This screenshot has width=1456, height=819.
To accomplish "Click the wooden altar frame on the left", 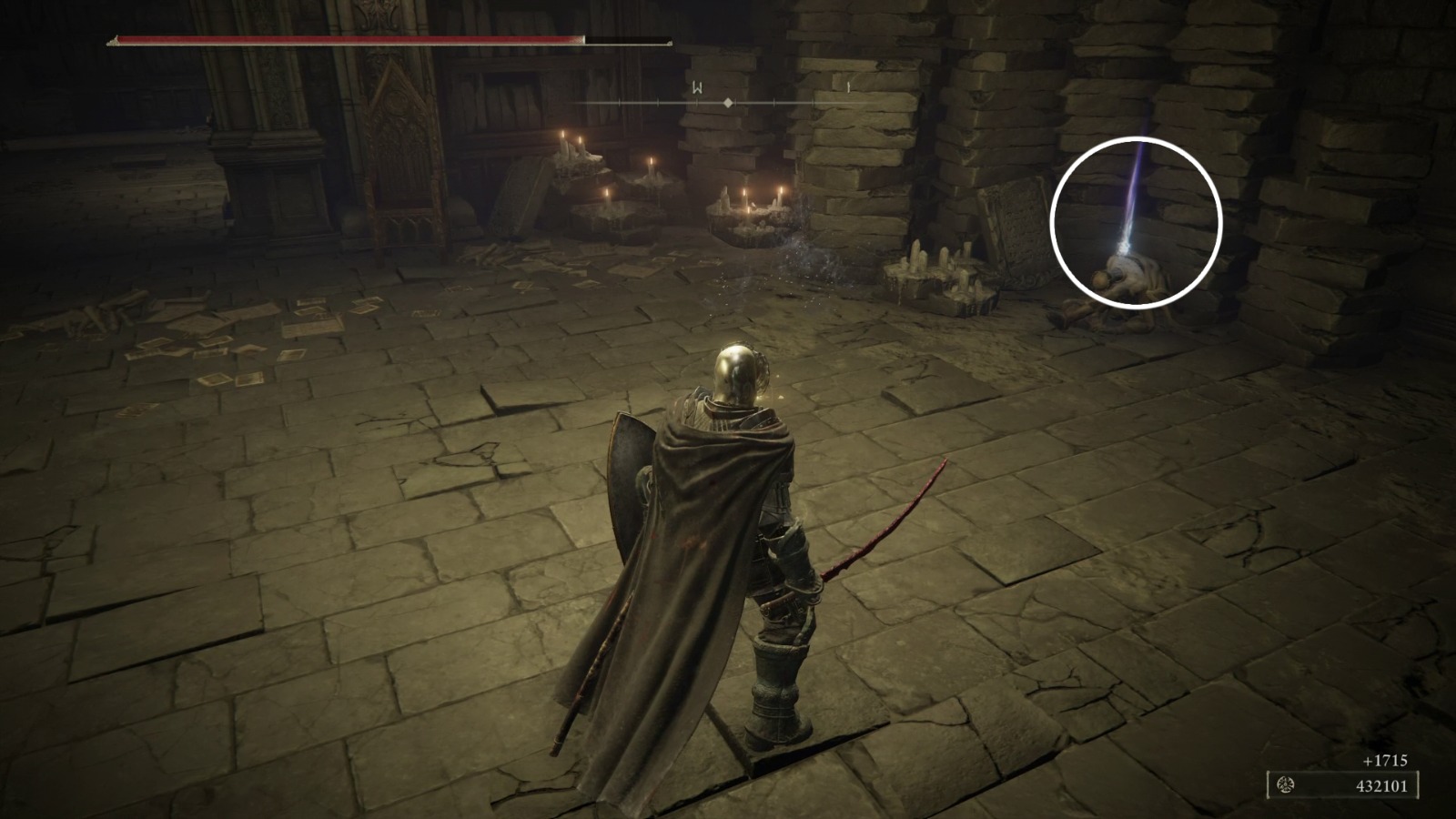I will [x=400, y=146].
